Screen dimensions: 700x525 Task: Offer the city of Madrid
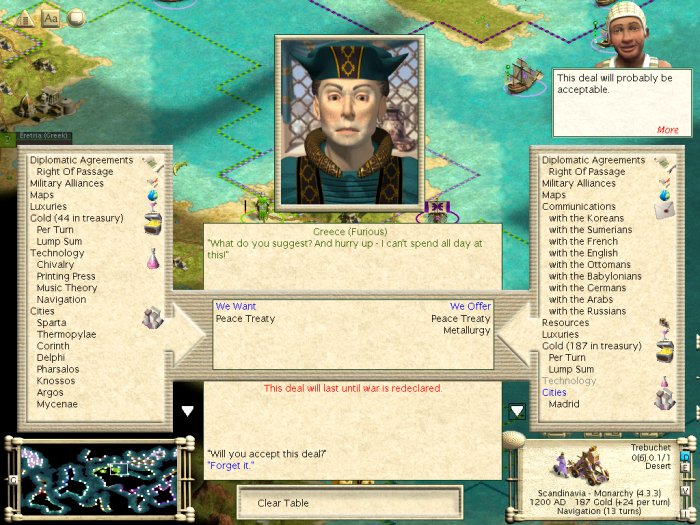(565, 404)
